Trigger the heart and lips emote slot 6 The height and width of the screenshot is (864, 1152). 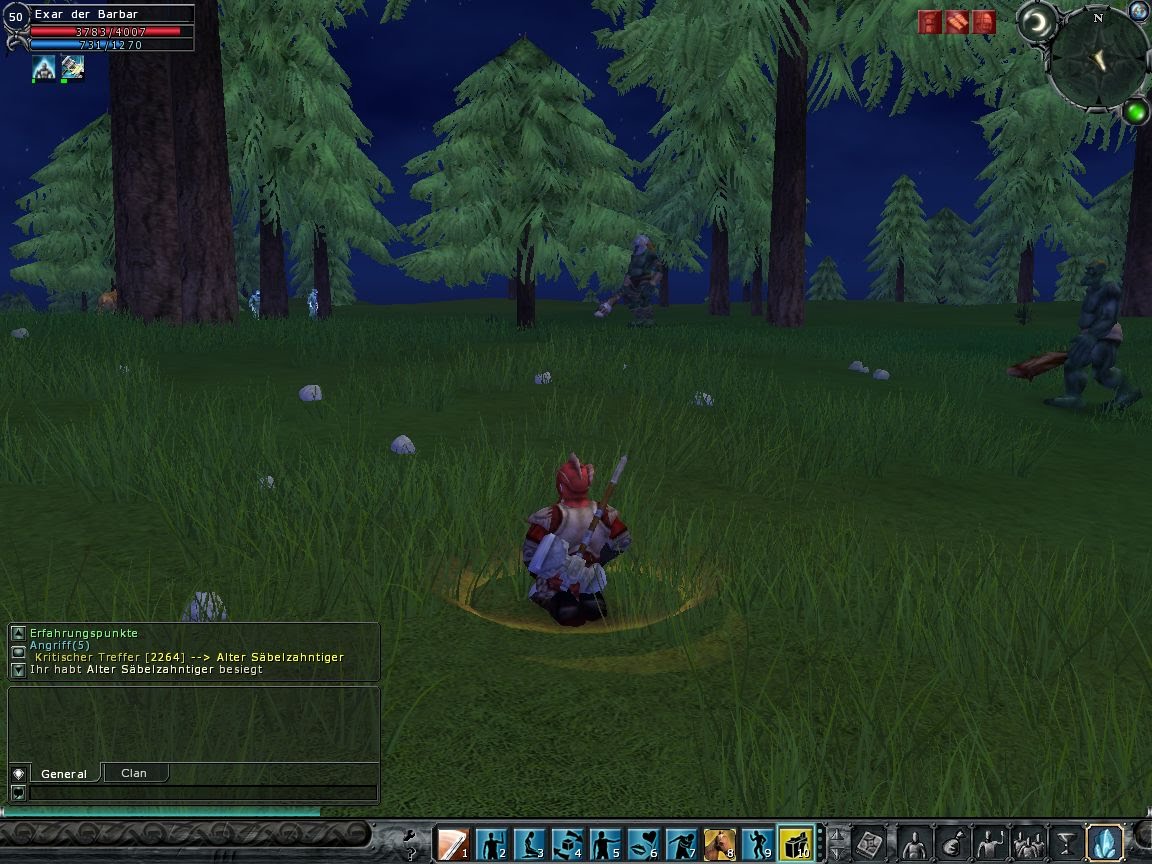643,844
